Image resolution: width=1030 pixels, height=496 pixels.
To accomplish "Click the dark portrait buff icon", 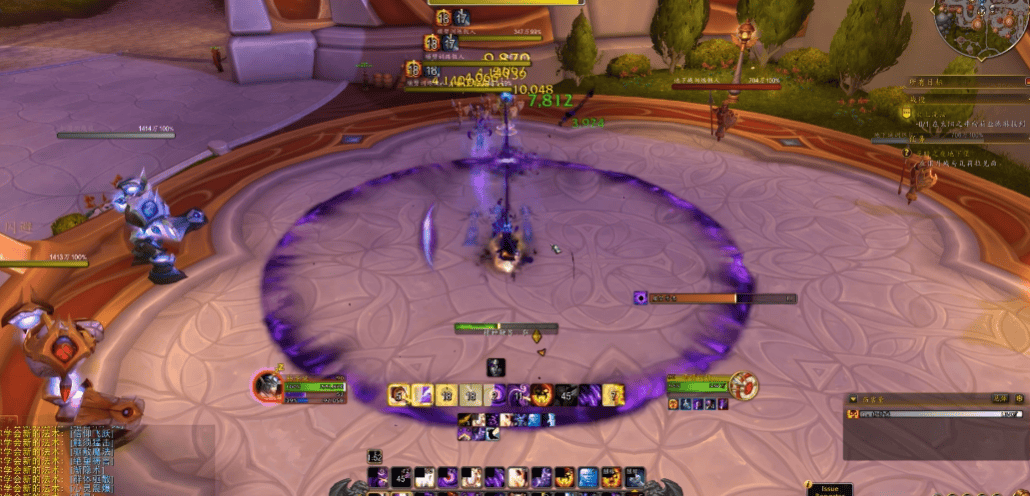I will [x=495, y=367].
